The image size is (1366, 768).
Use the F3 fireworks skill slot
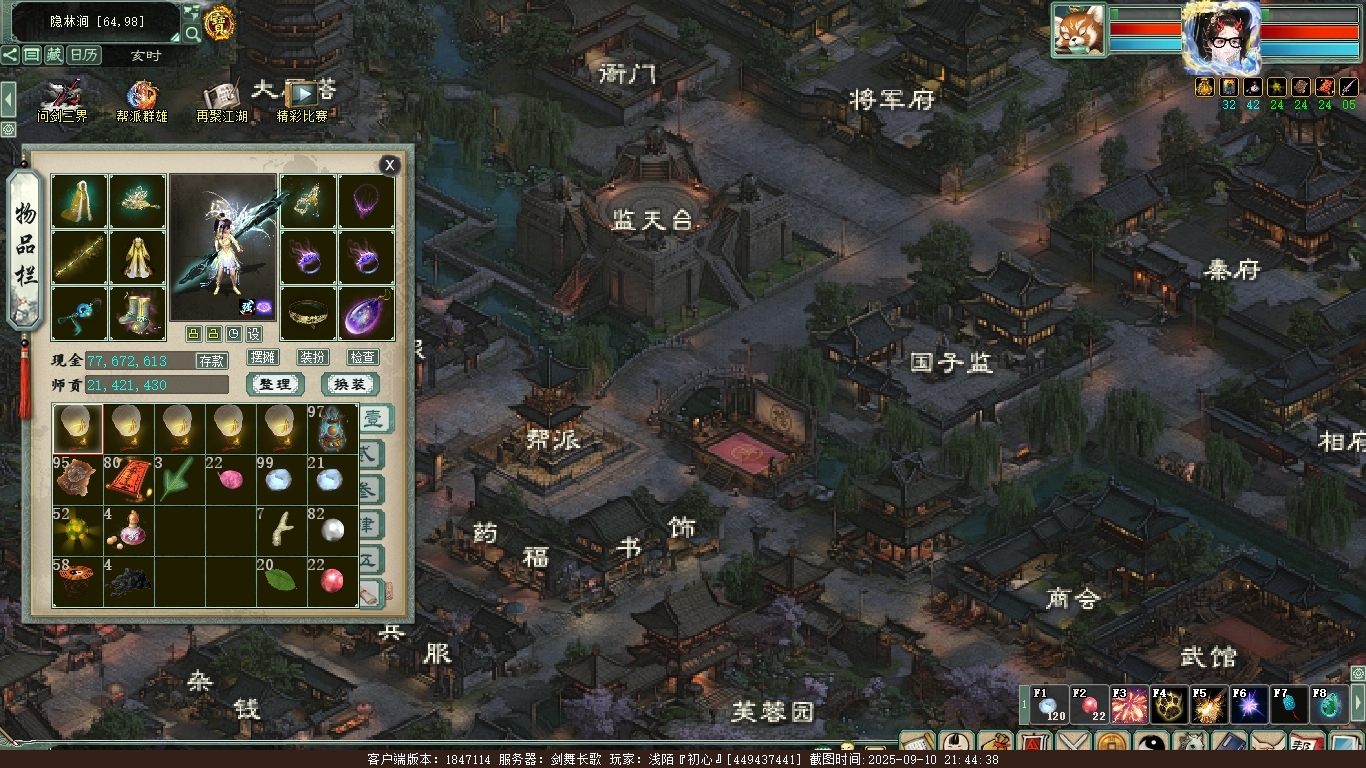coord(1130,705)
